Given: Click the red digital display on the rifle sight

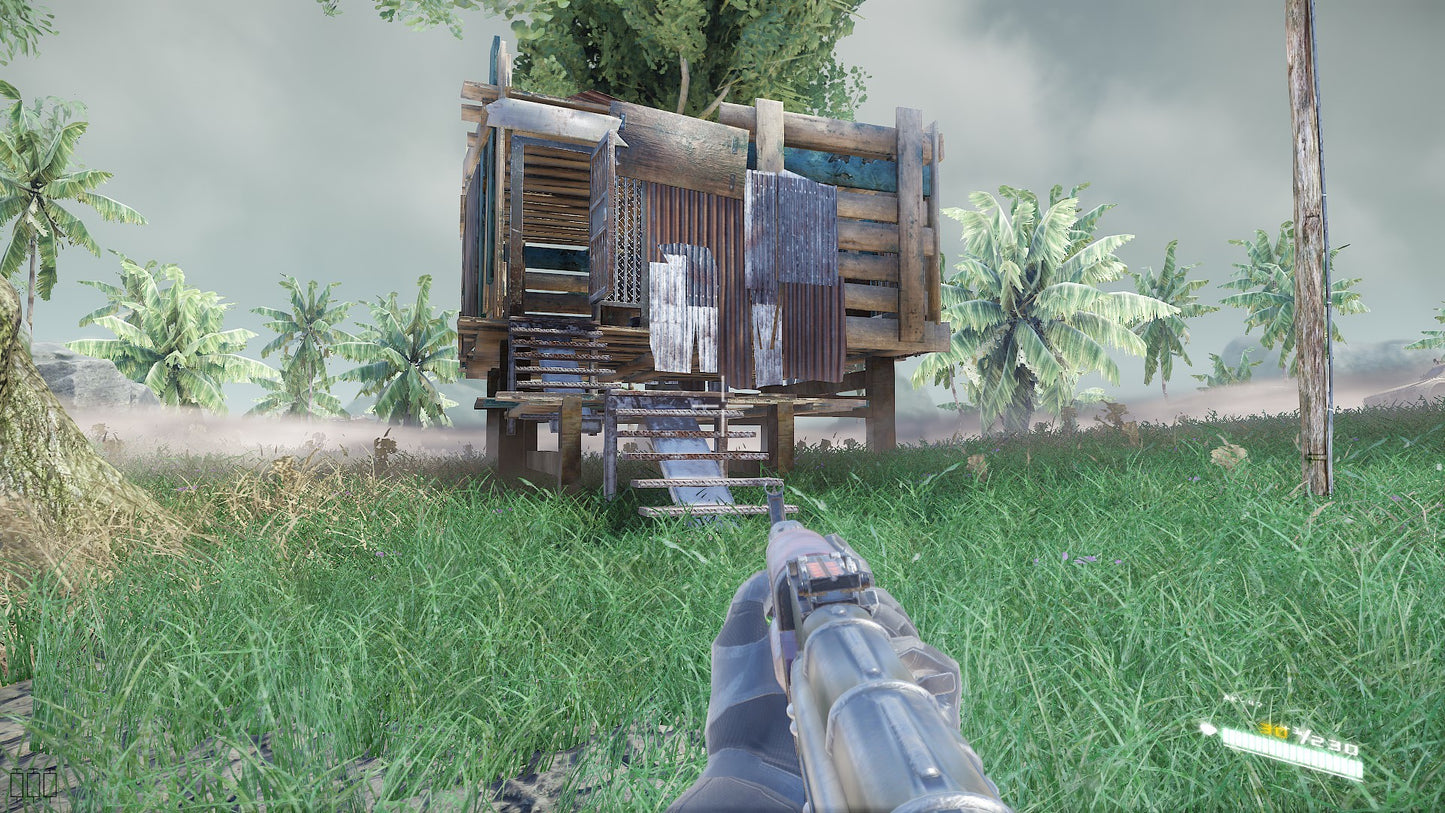Looking at the screenshot, I should click(825, 570).
